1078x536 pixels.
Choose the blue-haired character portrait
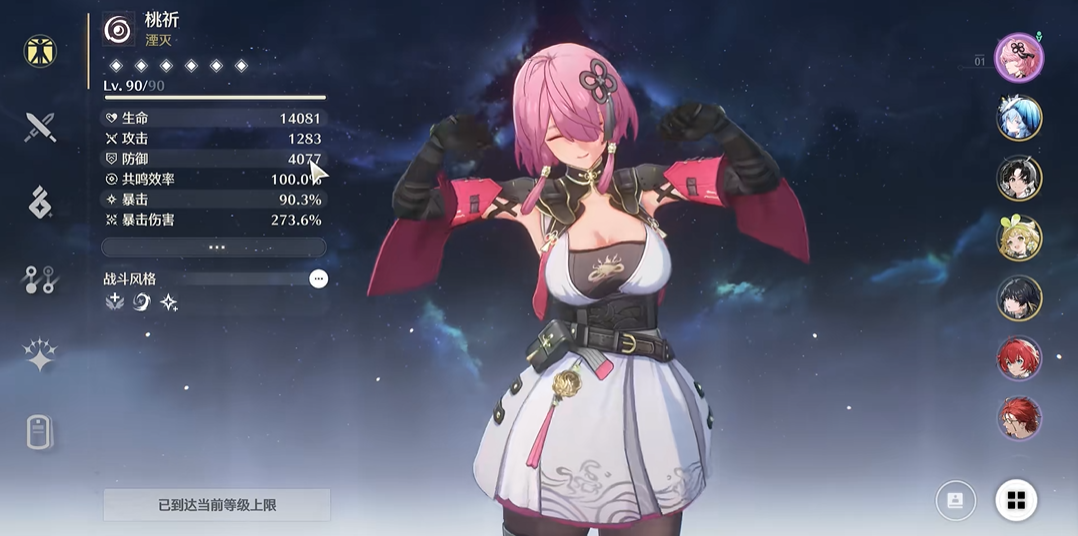click(1019, 118)
